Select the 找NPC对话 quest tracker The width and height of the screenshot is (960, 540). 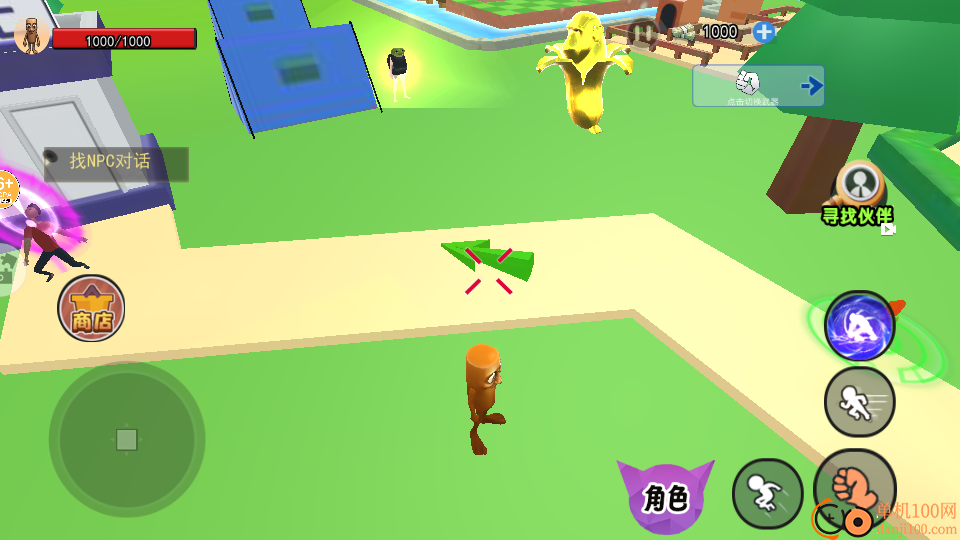[116, 164]
